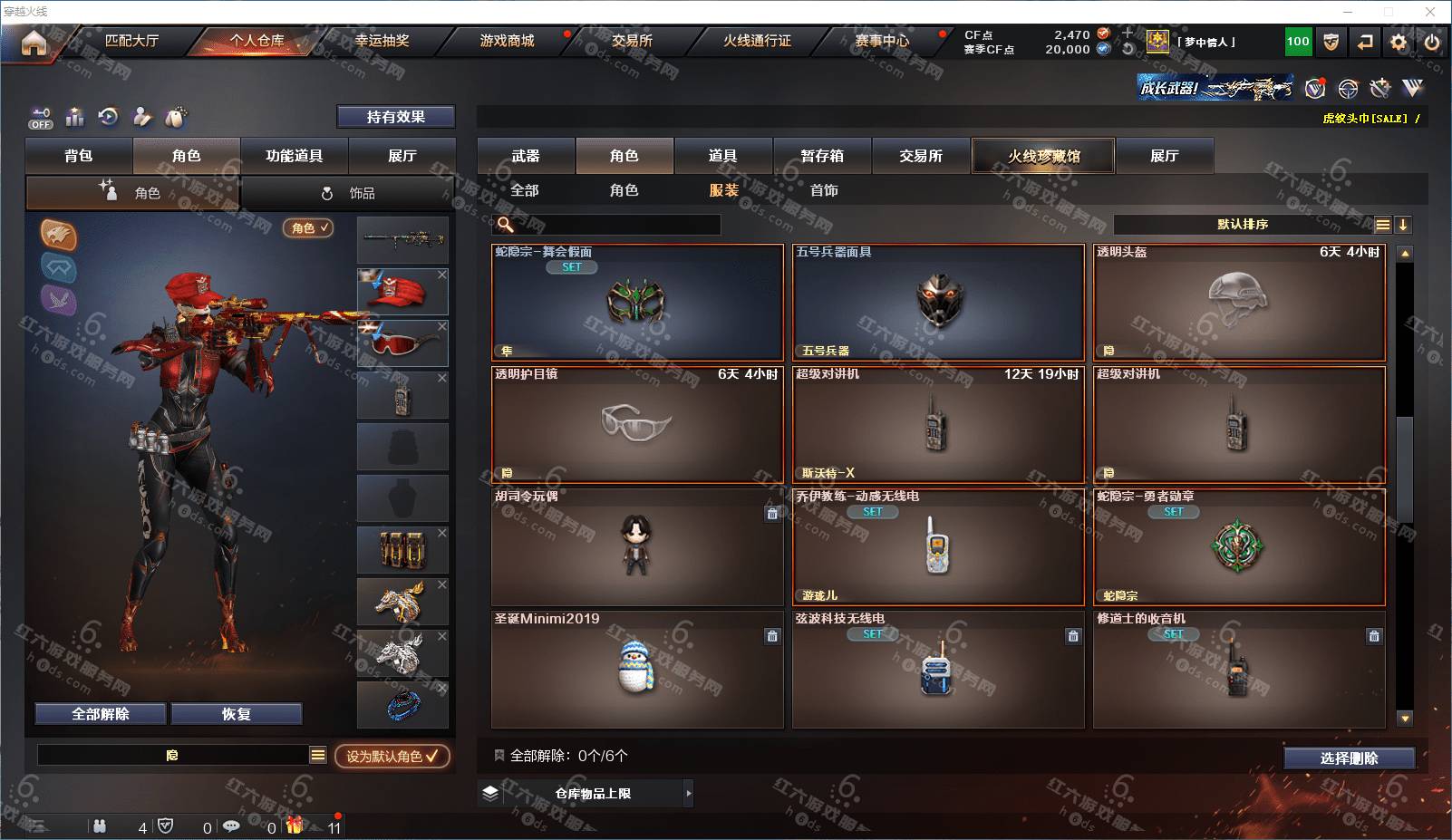
Task: Pick the 圣诞Minimi2019 snowman item
Action: (x=637, y=669)
